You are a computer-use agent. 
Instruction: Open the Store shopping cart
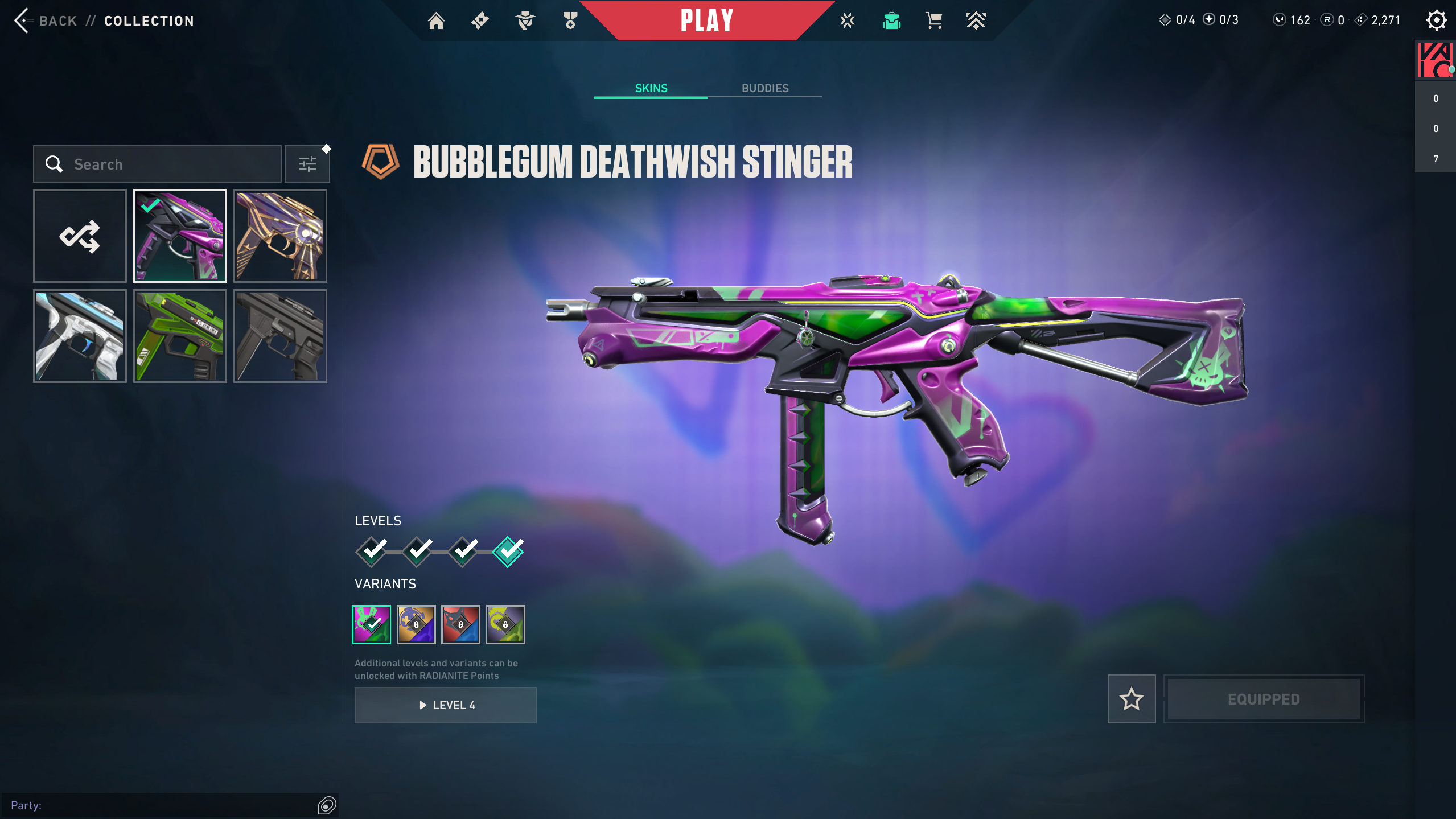tap(933, 21)
